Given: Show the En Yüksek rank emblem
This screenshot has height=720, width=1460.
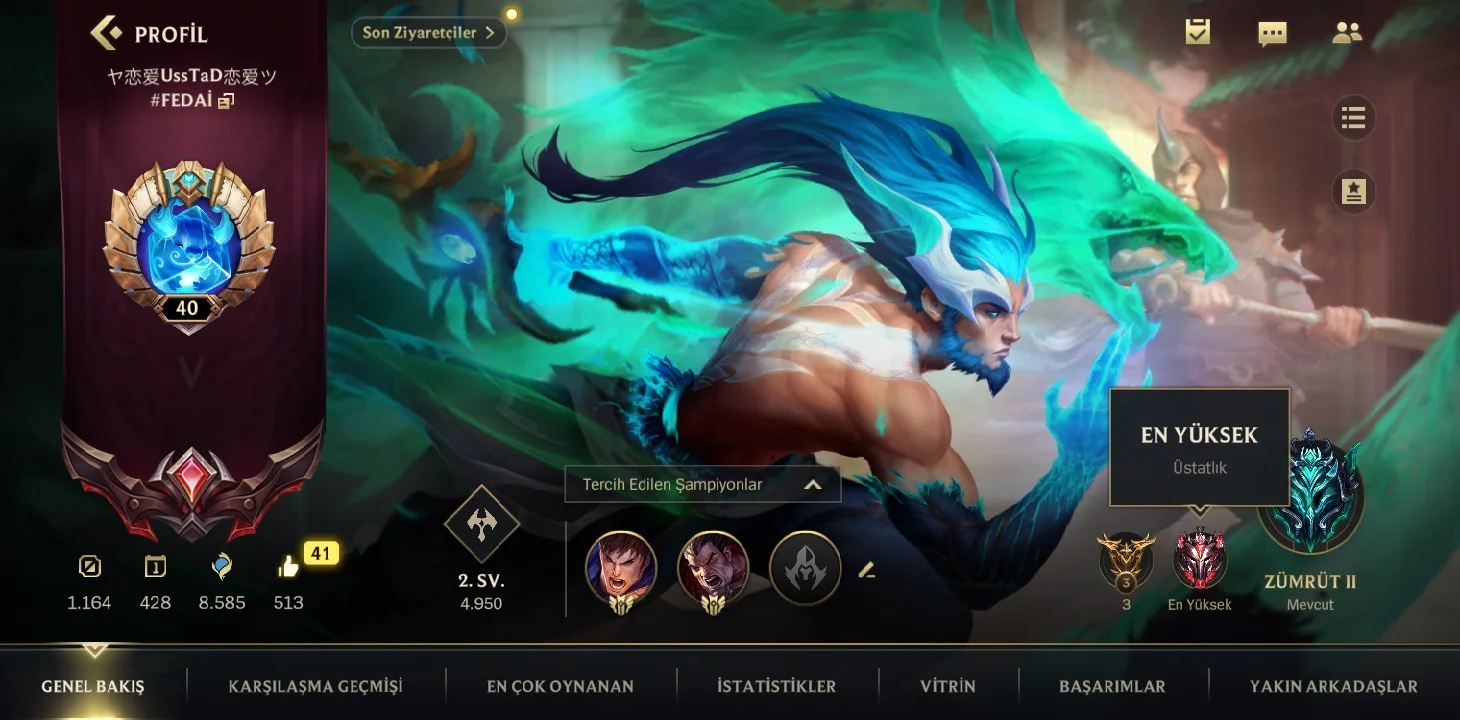Looking at the screenshot, I should pos(1199,559).
